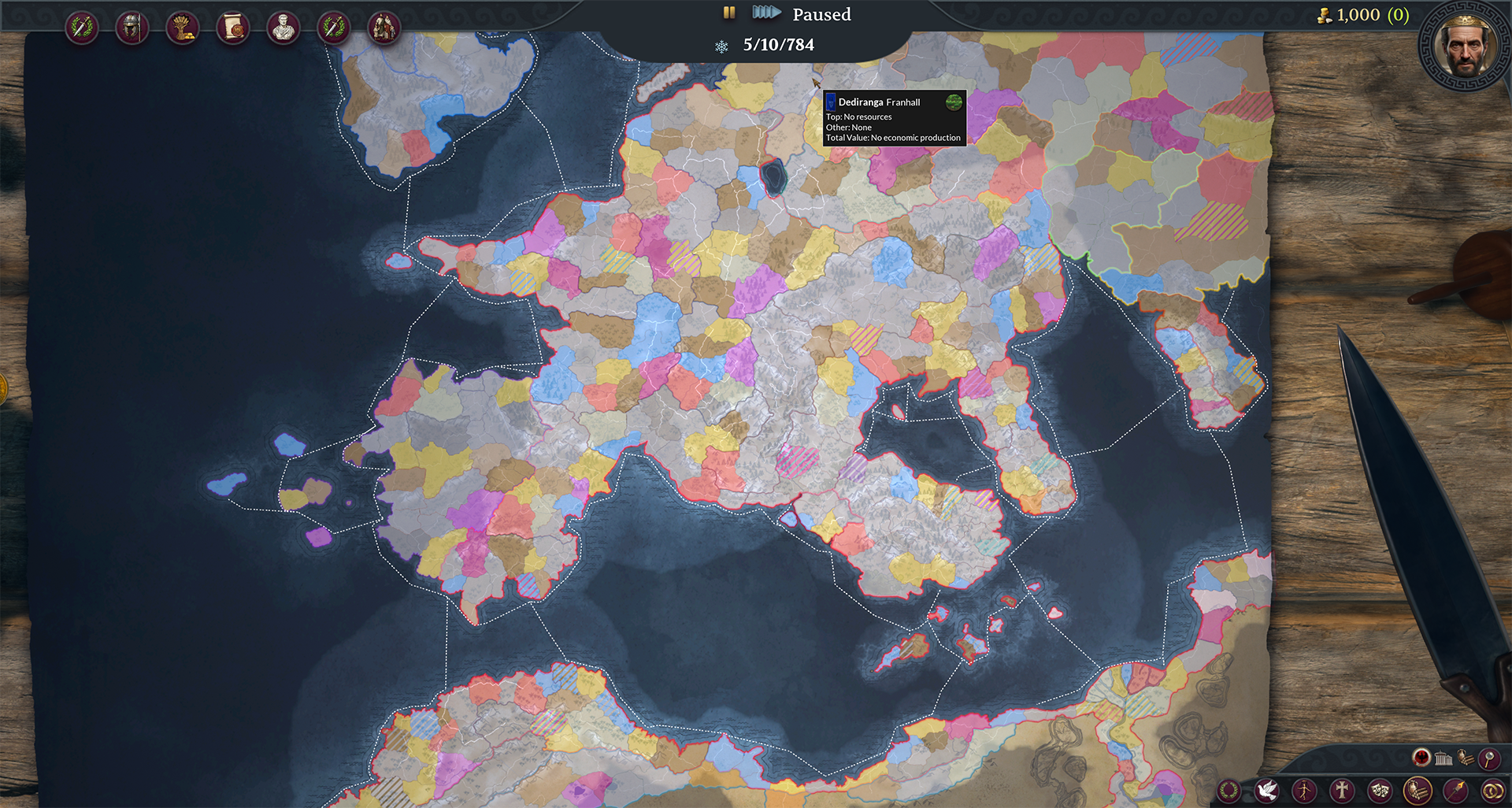Open the magnifying glass search
This screenshot has width=1512, height=808.
tap(1488, 758)
